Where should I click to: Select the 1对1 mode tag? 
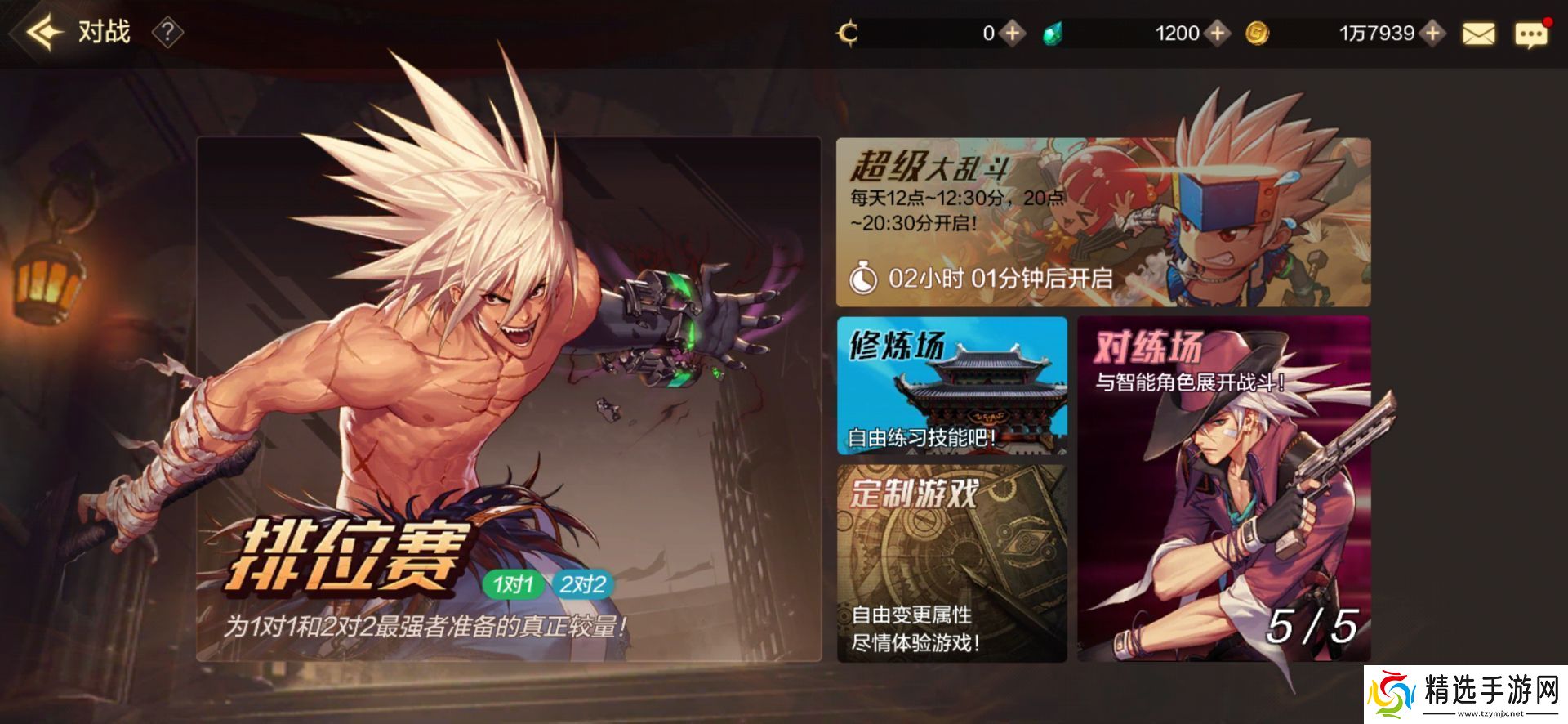(x=513, y=584)
